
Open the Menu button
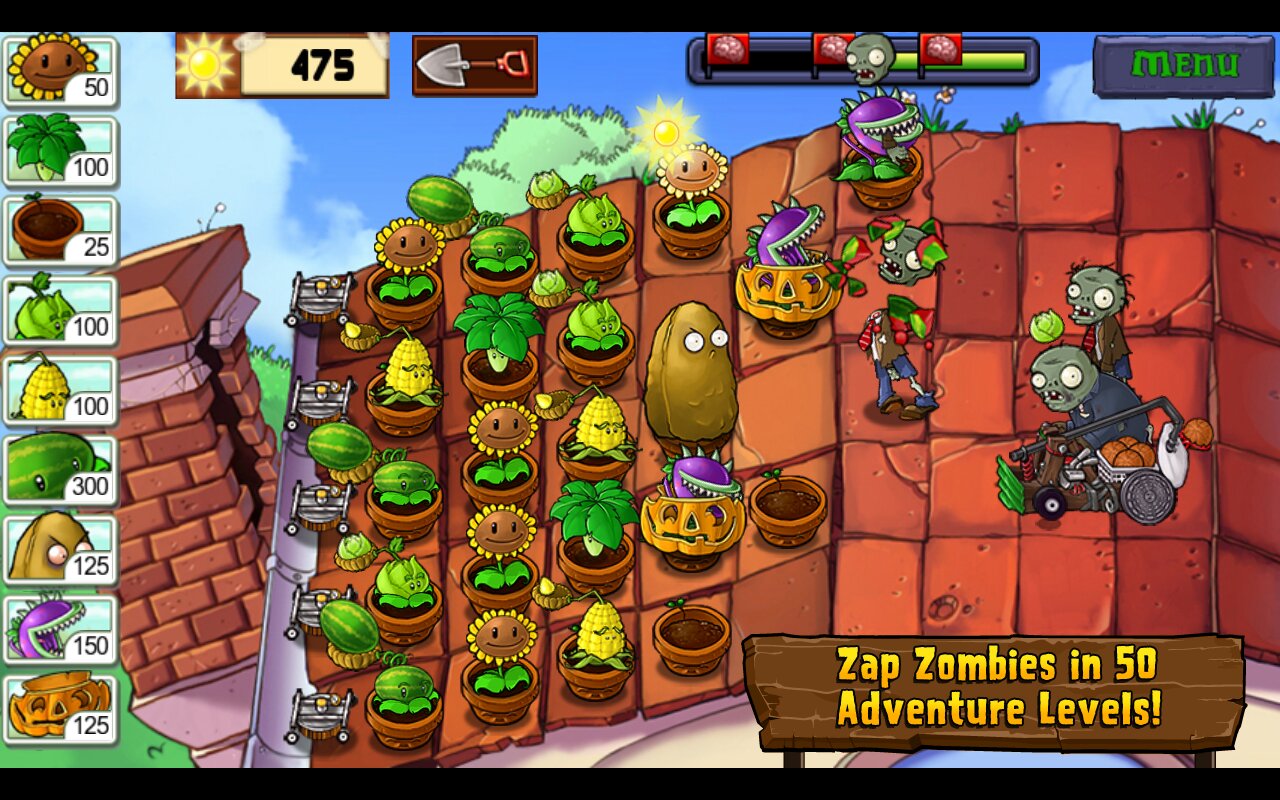[x=1183, y=66]
